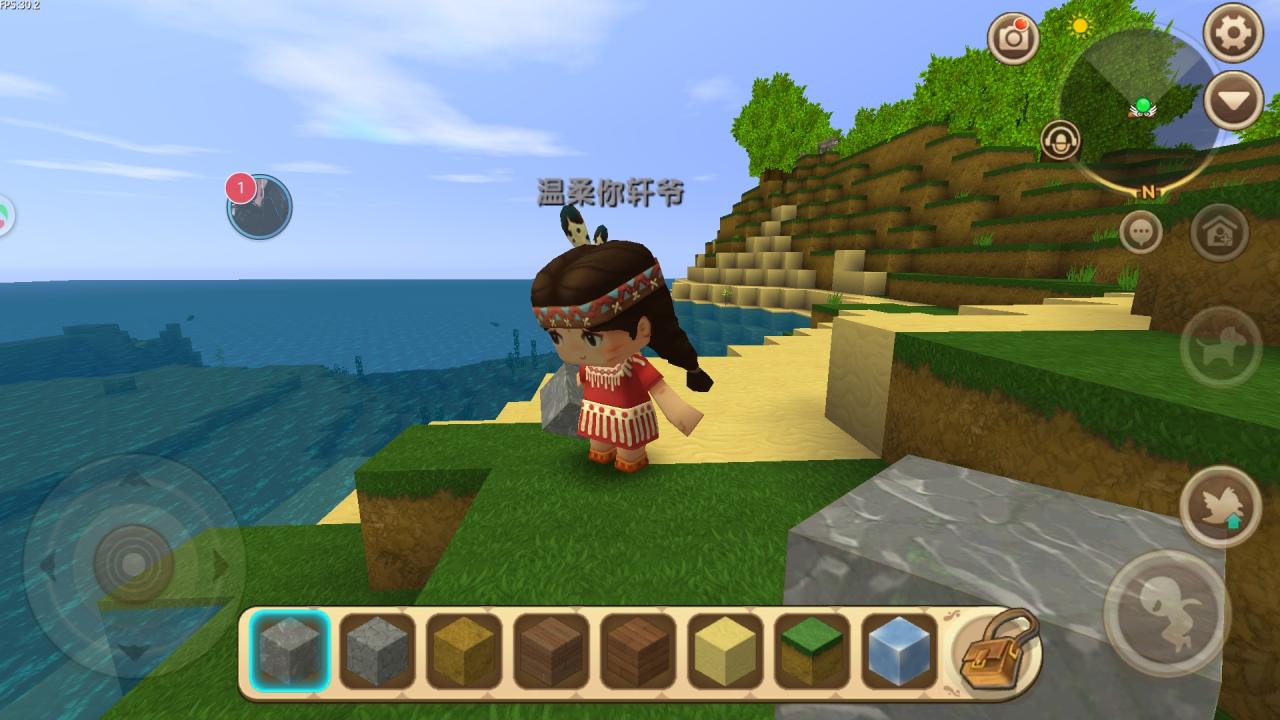1280x720 pixels.
Task: Tap the virtual movement joystick
Action: coord(133,565)
